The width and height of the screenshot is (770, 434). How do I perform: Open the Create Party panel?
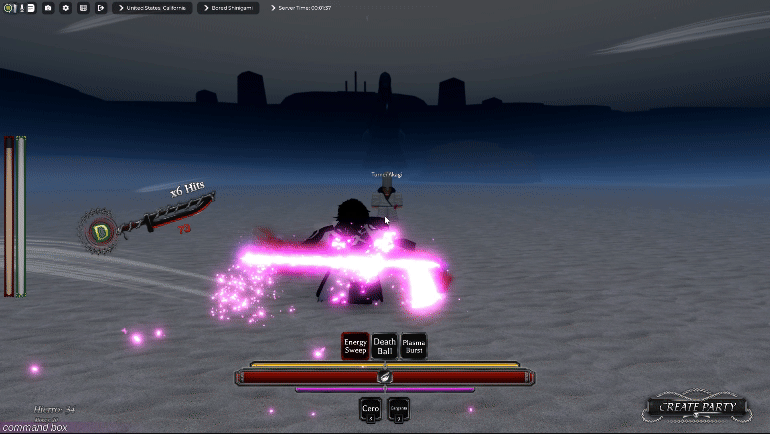(x=697, y=407)
